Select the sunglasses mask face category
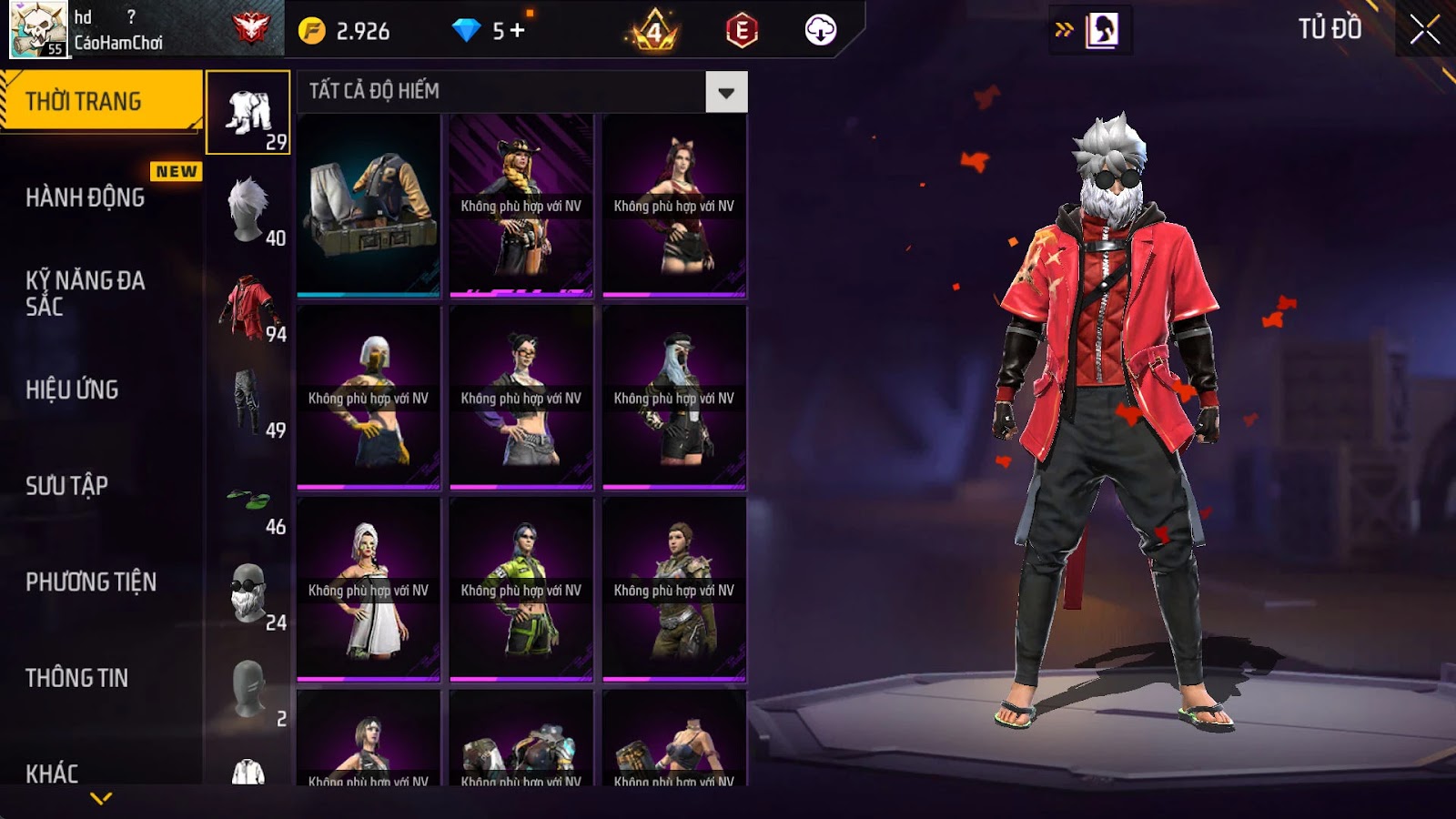Viewport: 1456px width, 819px height. pos(248,593)
